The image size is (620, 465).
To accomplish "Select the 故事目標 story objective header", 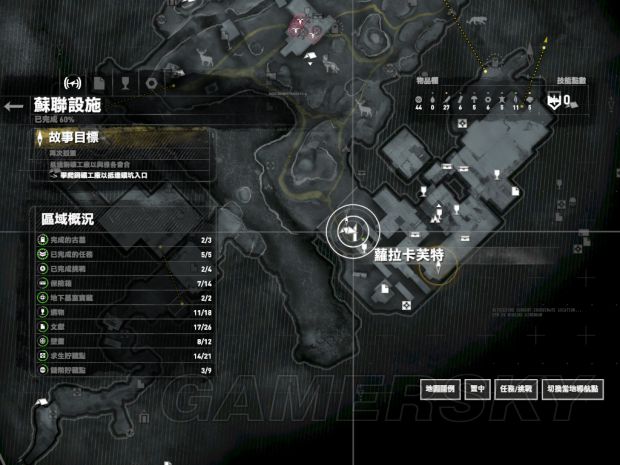I will [70, 137].
